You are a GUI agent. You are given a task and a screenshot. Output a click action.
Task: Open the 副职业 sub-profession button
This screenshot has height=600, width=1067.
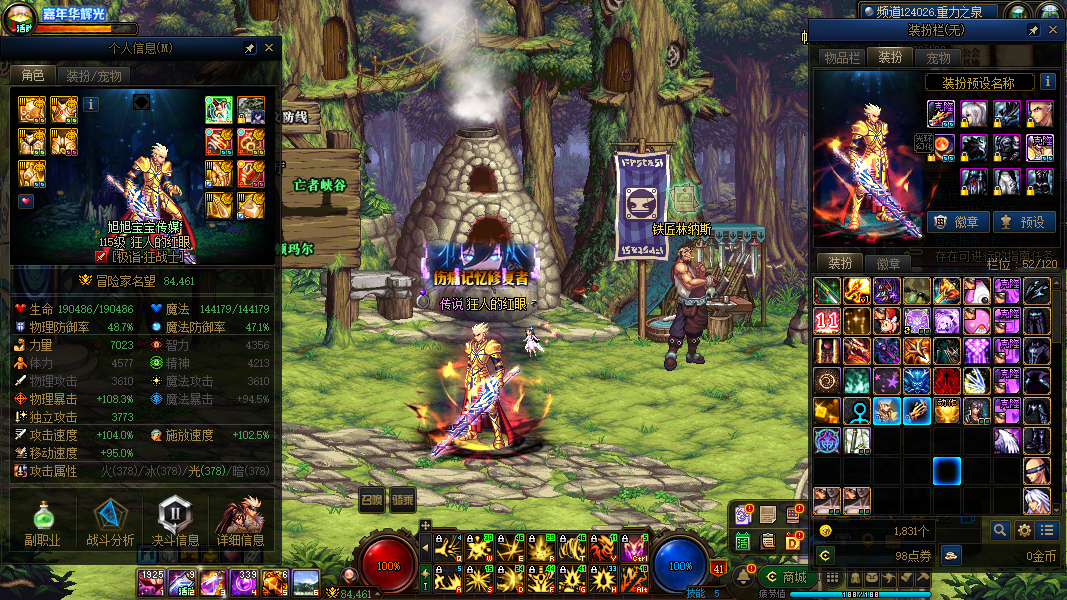(x=43, y=524)
